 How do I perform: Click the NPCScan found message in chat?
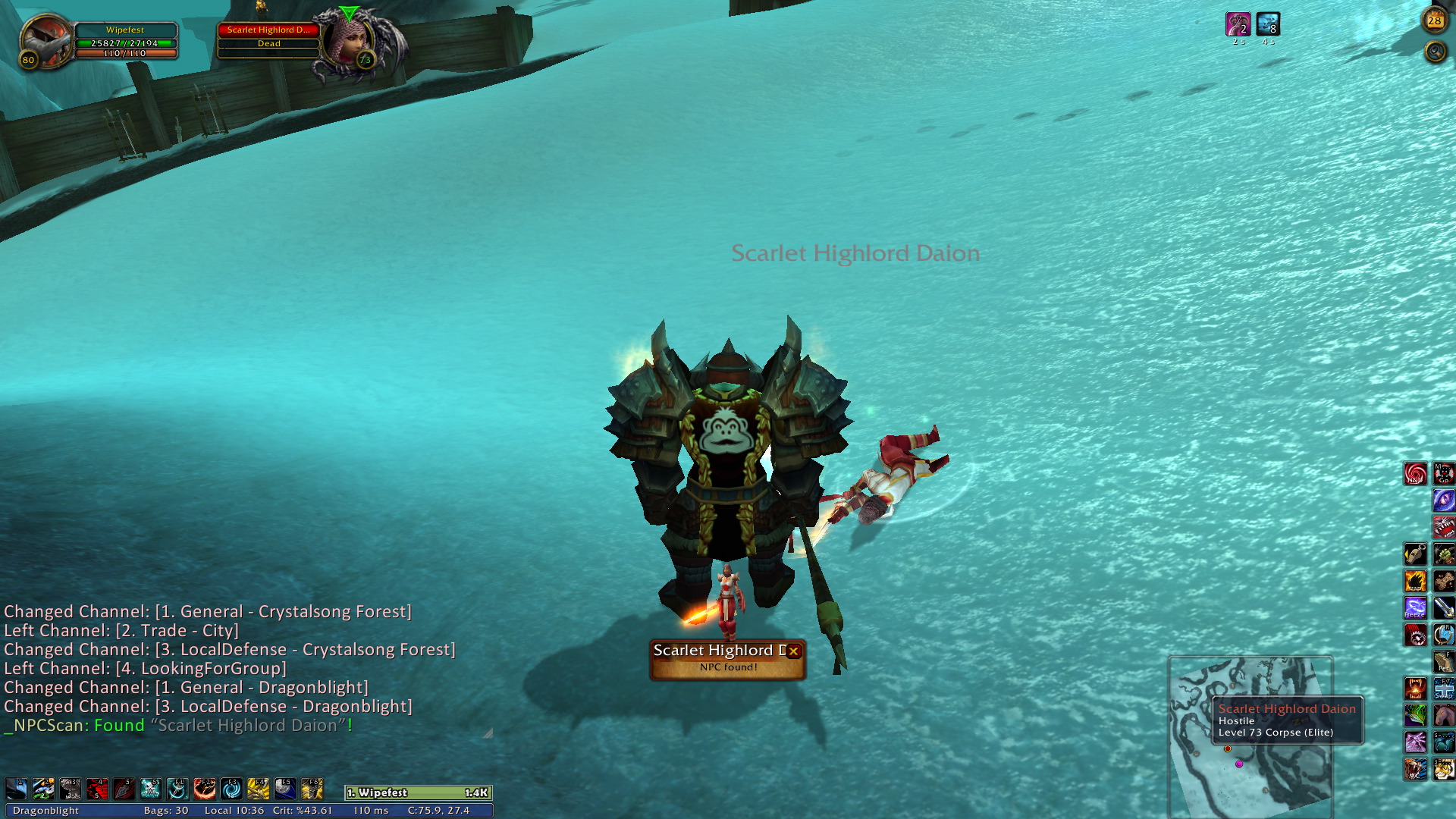coord(178,726)
